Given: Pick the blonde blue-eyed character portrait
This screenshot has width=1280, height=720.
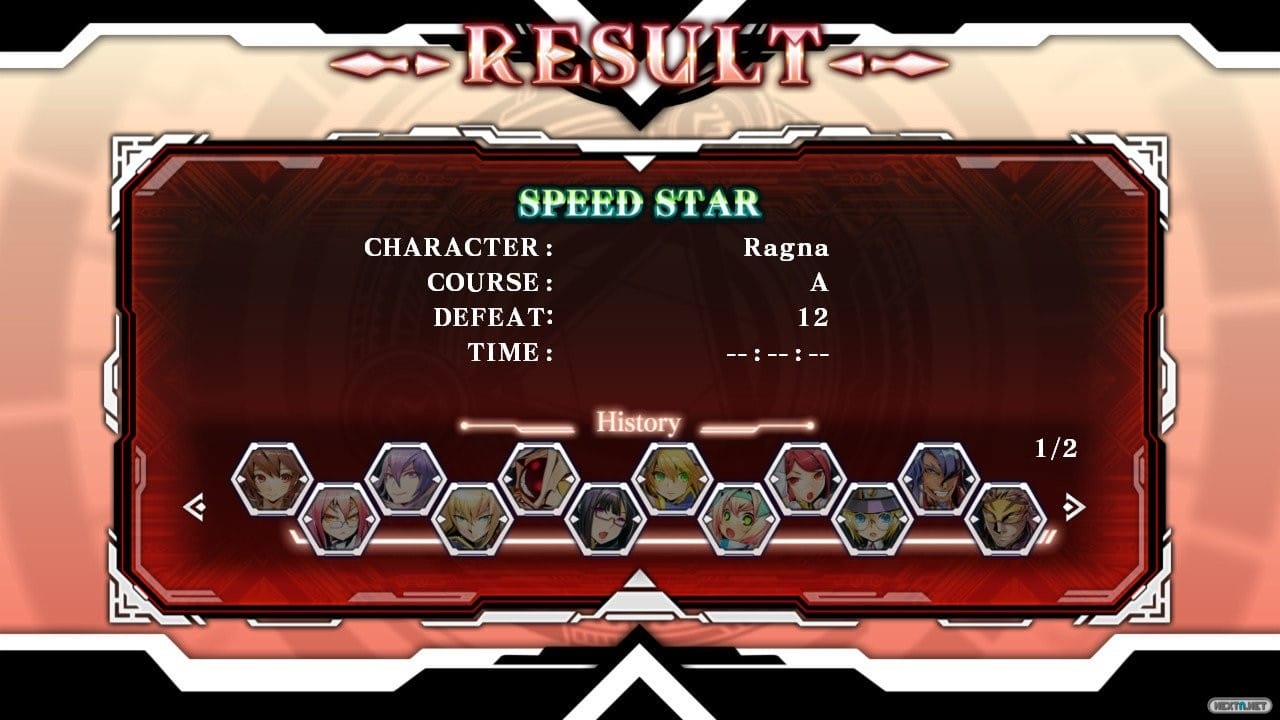Looking at the screenshot, I should pos(472,519).
